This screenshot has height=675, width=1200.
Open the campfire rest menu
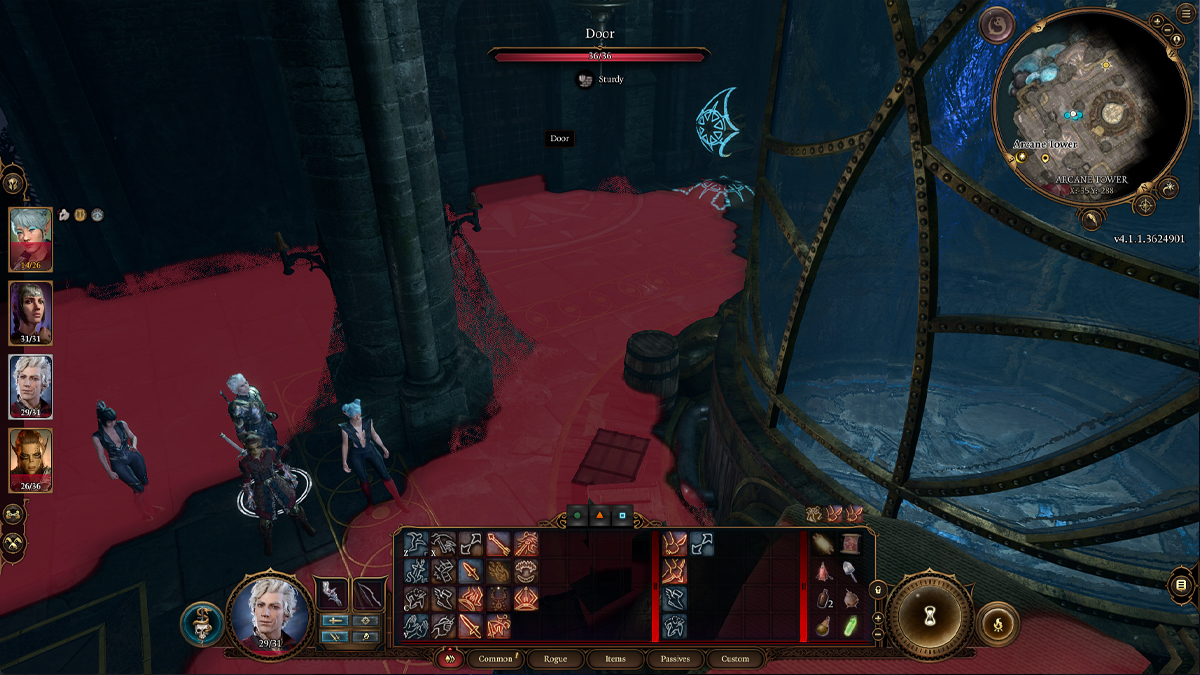[997, 623]
